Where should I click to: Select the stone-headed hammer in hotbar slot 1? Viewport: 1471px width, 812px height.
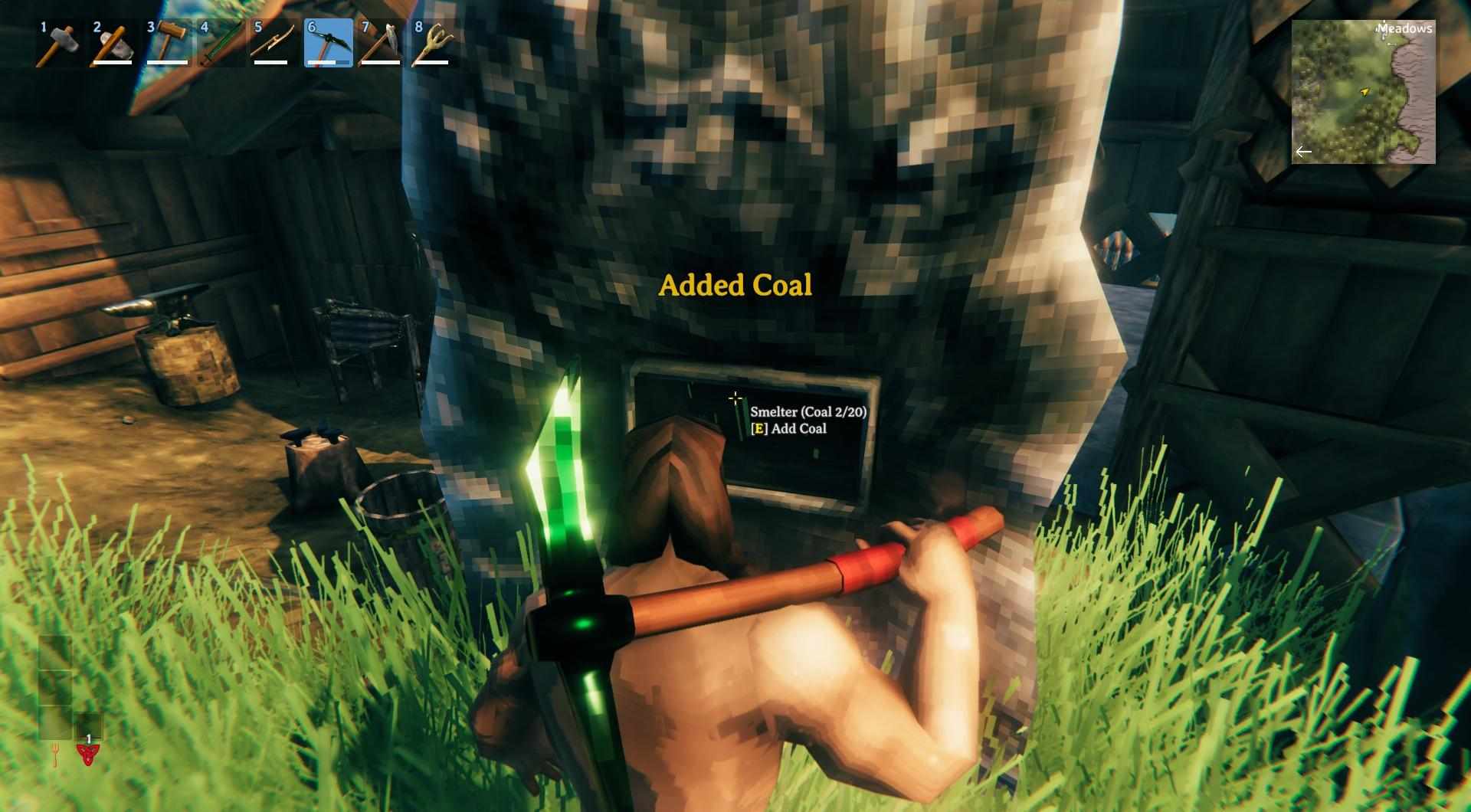pos(58,44)
